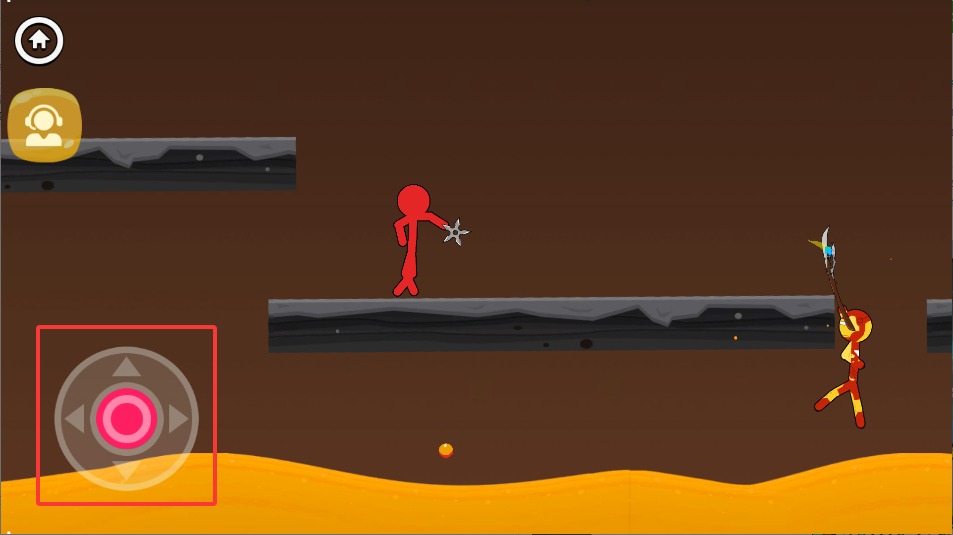Click the pink joystick center knob
Screen dimensions: 953x535
pyautogui.click(x=126, y=418)
